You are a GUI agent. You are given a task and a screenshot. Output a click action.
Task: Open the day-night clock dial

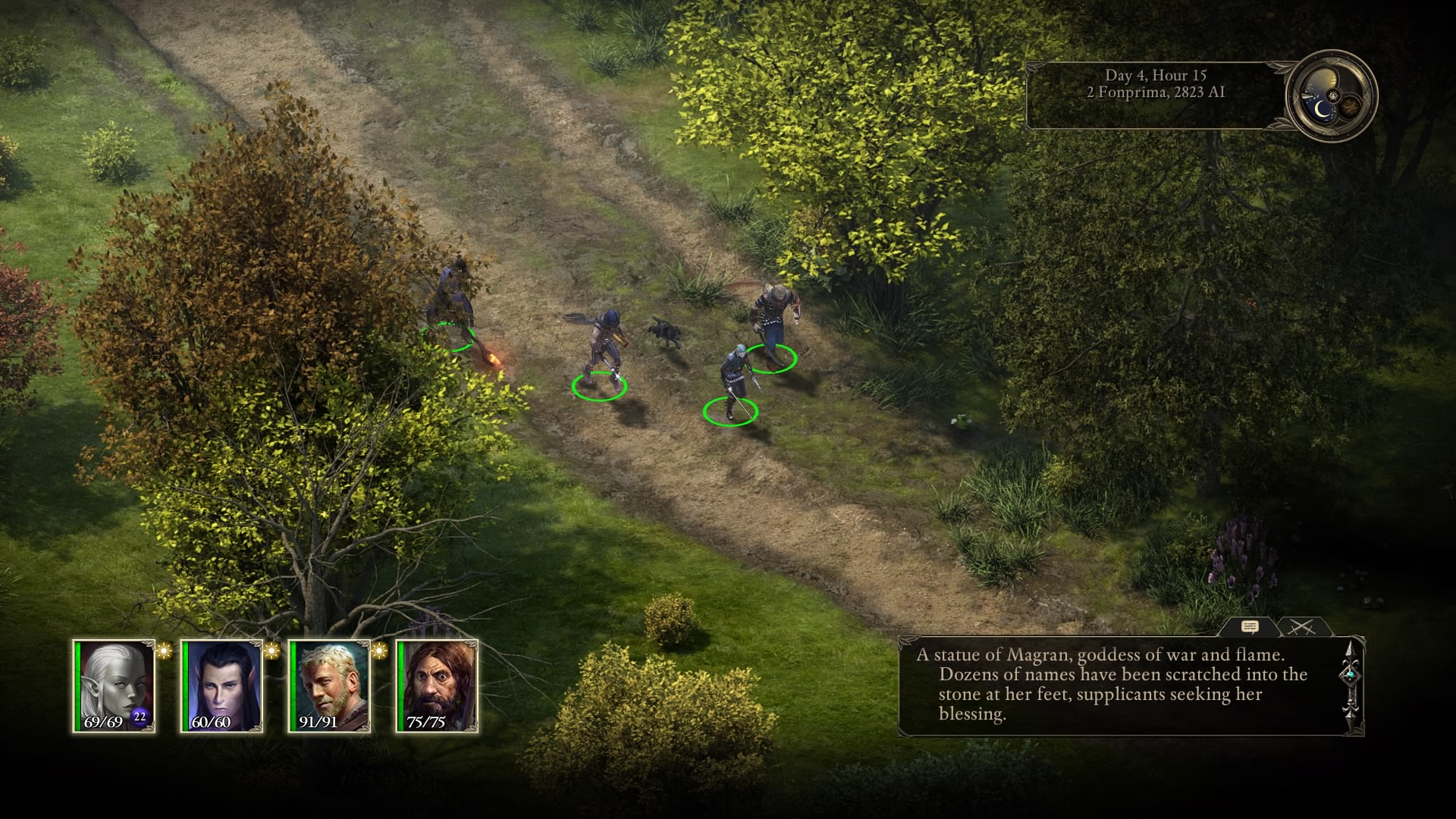coord(1332,96)
